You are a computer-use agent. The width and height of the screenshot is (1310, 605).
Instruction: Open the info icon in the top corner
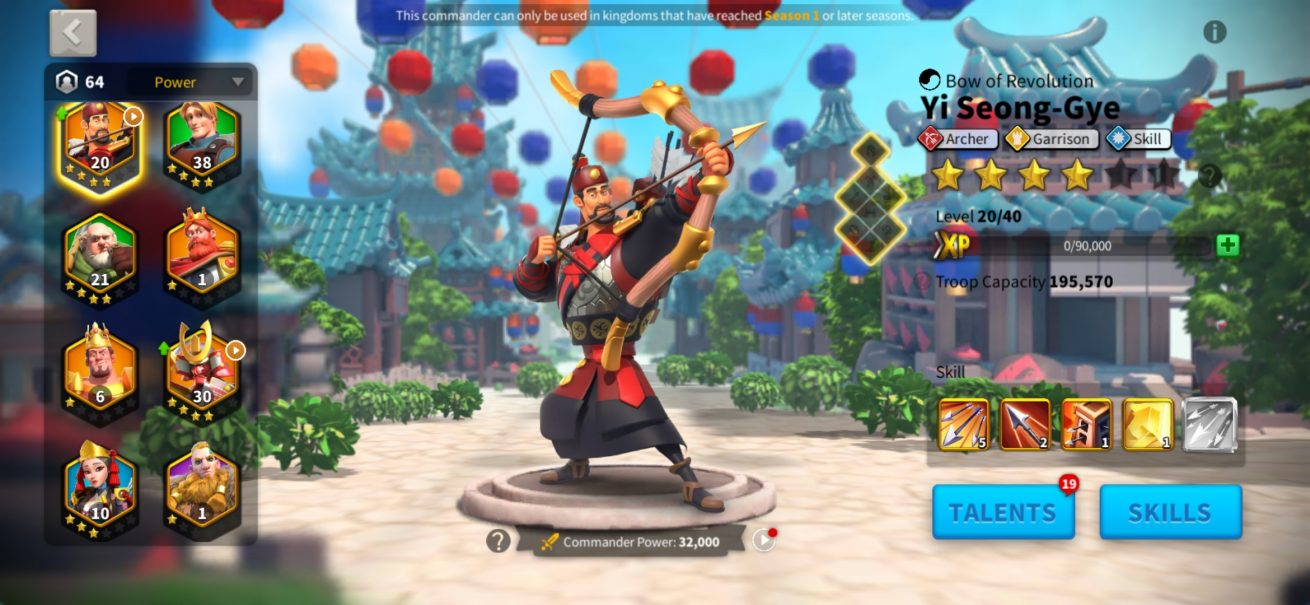(1215, 32)
